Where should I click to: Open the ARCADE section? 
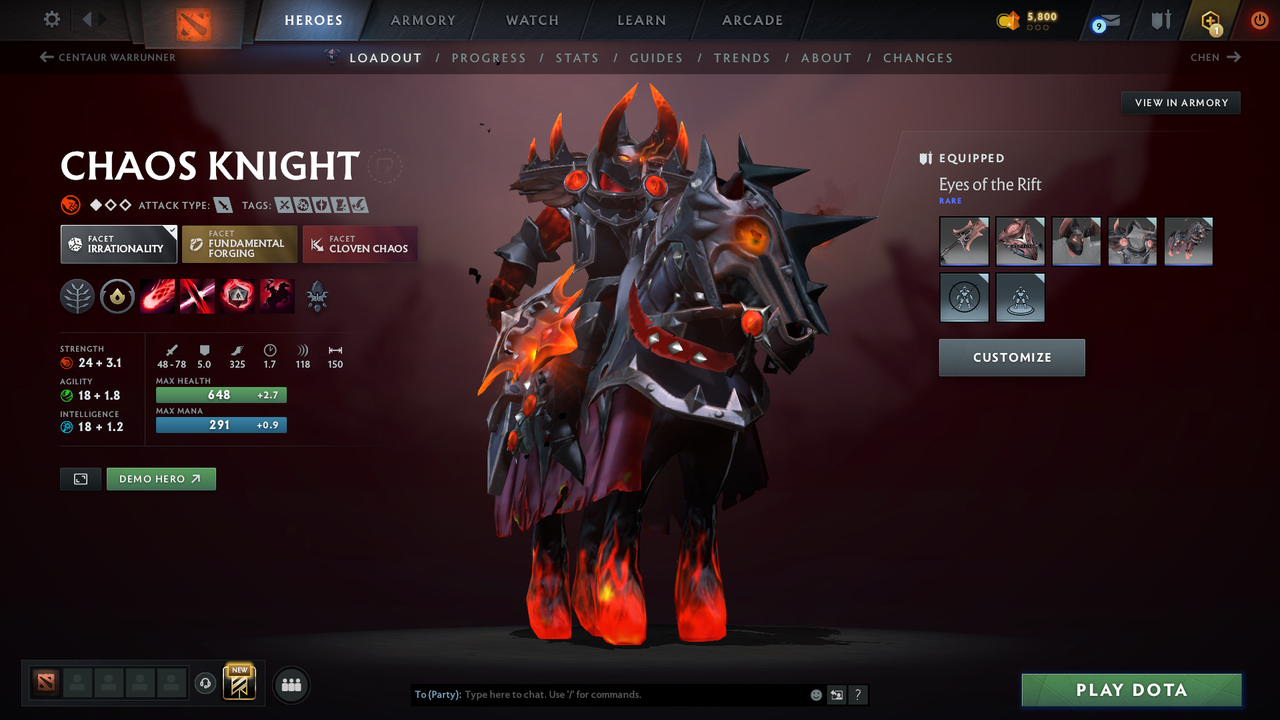751,20
